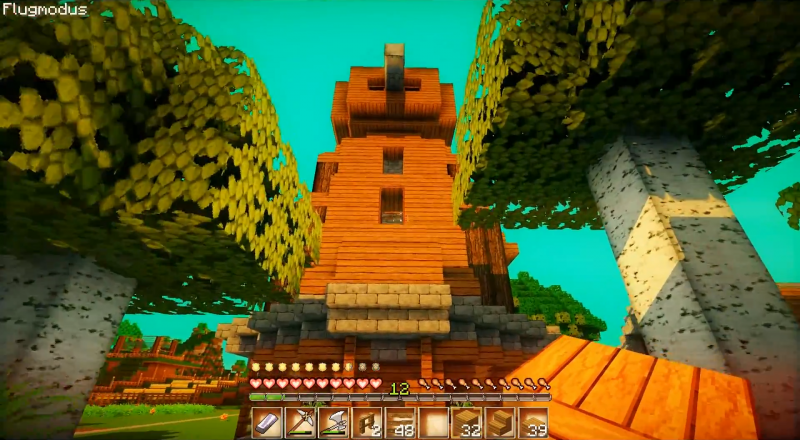Select the pickaxe in the hotbar
Screen dimensions: 800x440
300,422
